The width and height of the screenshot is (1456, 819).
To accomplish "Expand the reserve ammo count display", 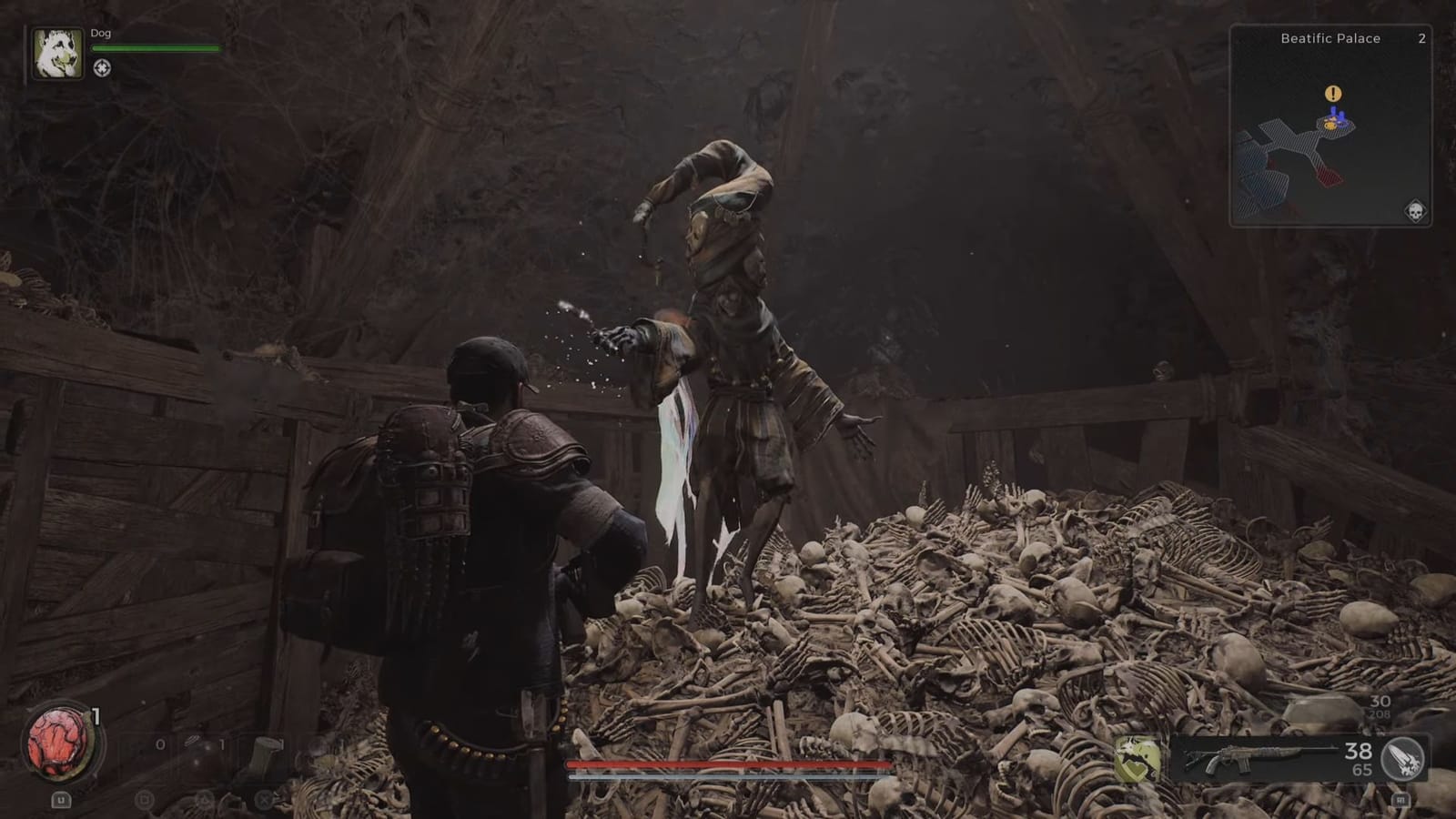I will (1361, 771).
